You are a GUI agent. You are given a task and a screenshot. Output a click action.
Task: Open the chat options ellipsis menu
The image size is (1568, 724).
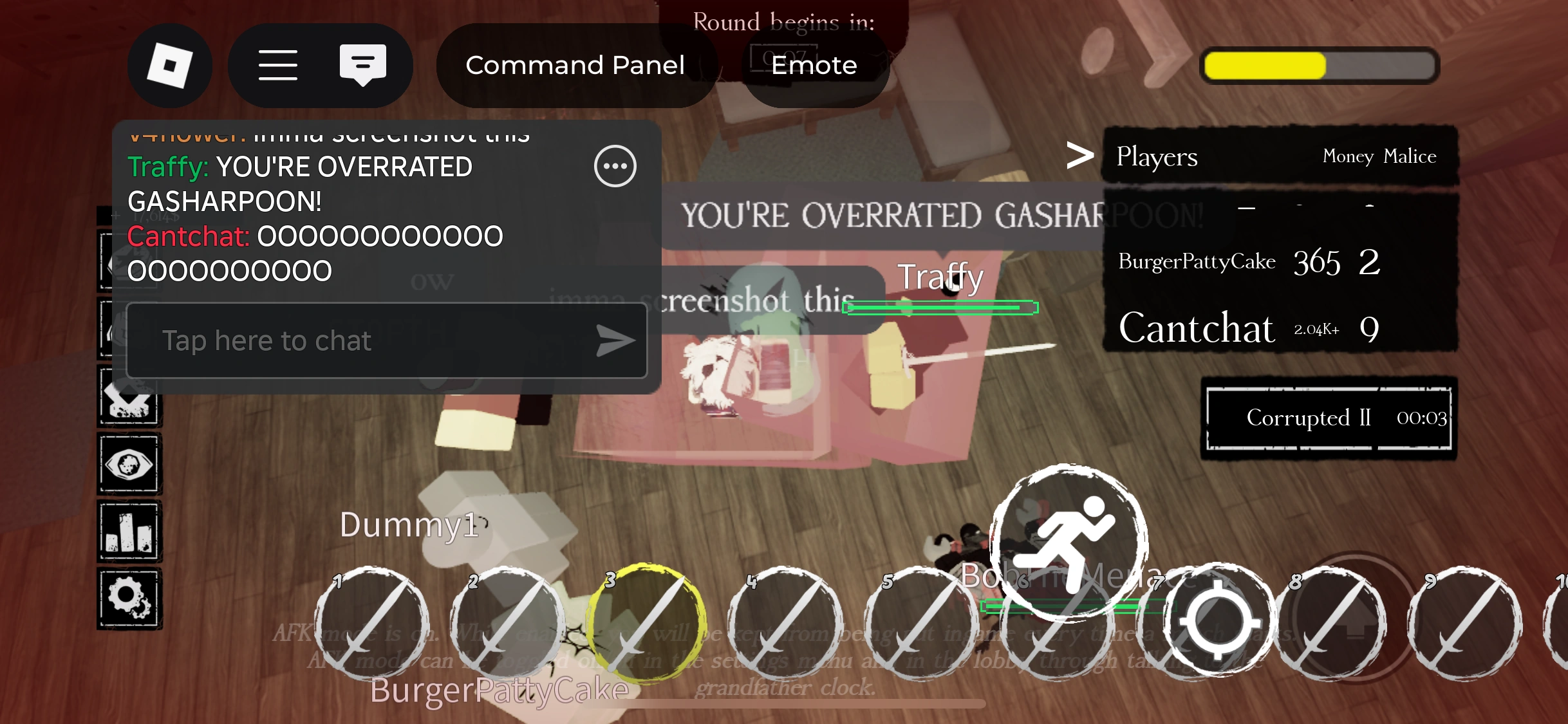(615, 166)
